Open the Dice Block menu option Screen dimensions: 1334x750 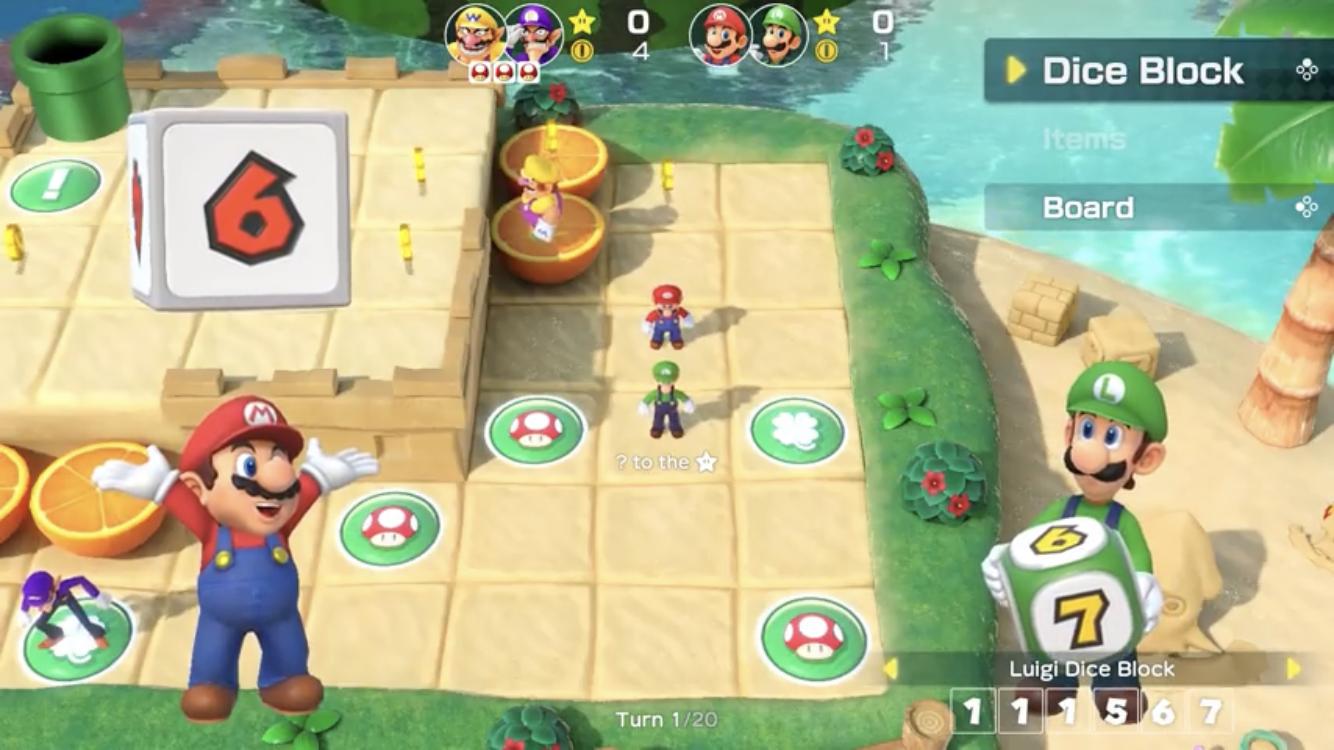click(x=1145, y=71)
